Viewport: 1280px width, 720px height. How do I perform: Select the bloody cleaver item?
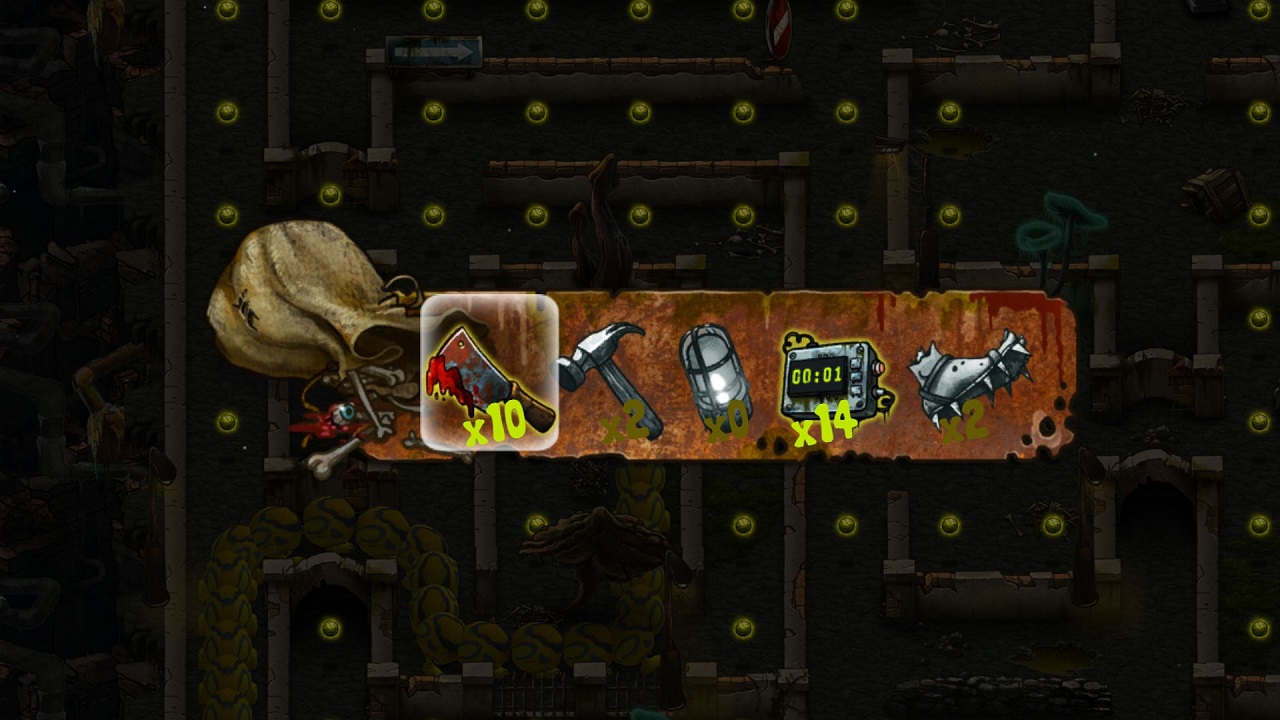489,372
